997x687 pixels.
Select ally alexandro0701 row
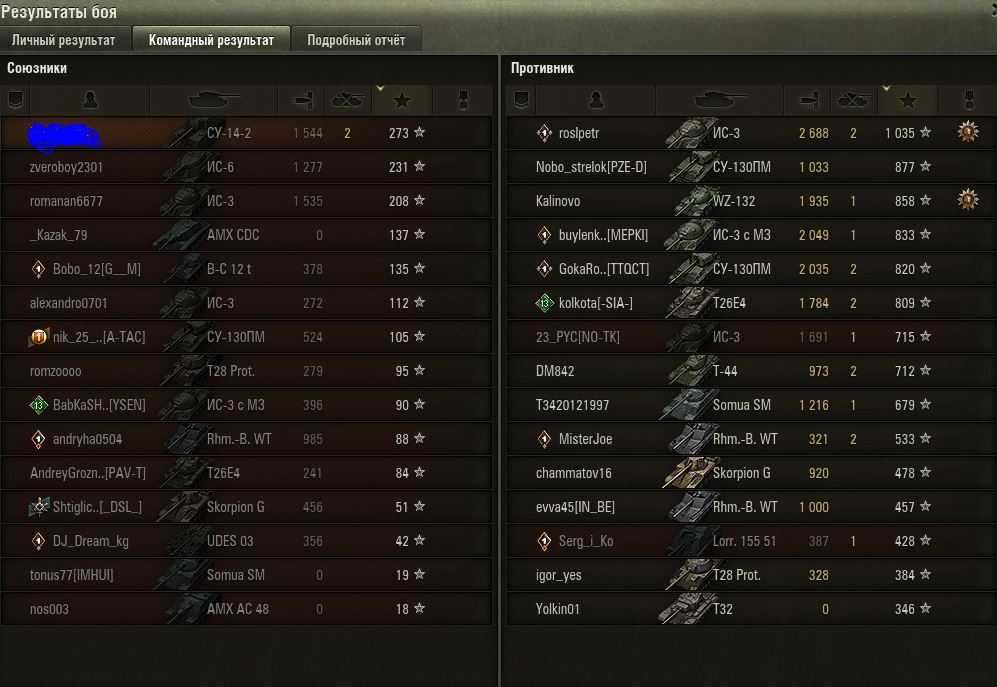69,303
